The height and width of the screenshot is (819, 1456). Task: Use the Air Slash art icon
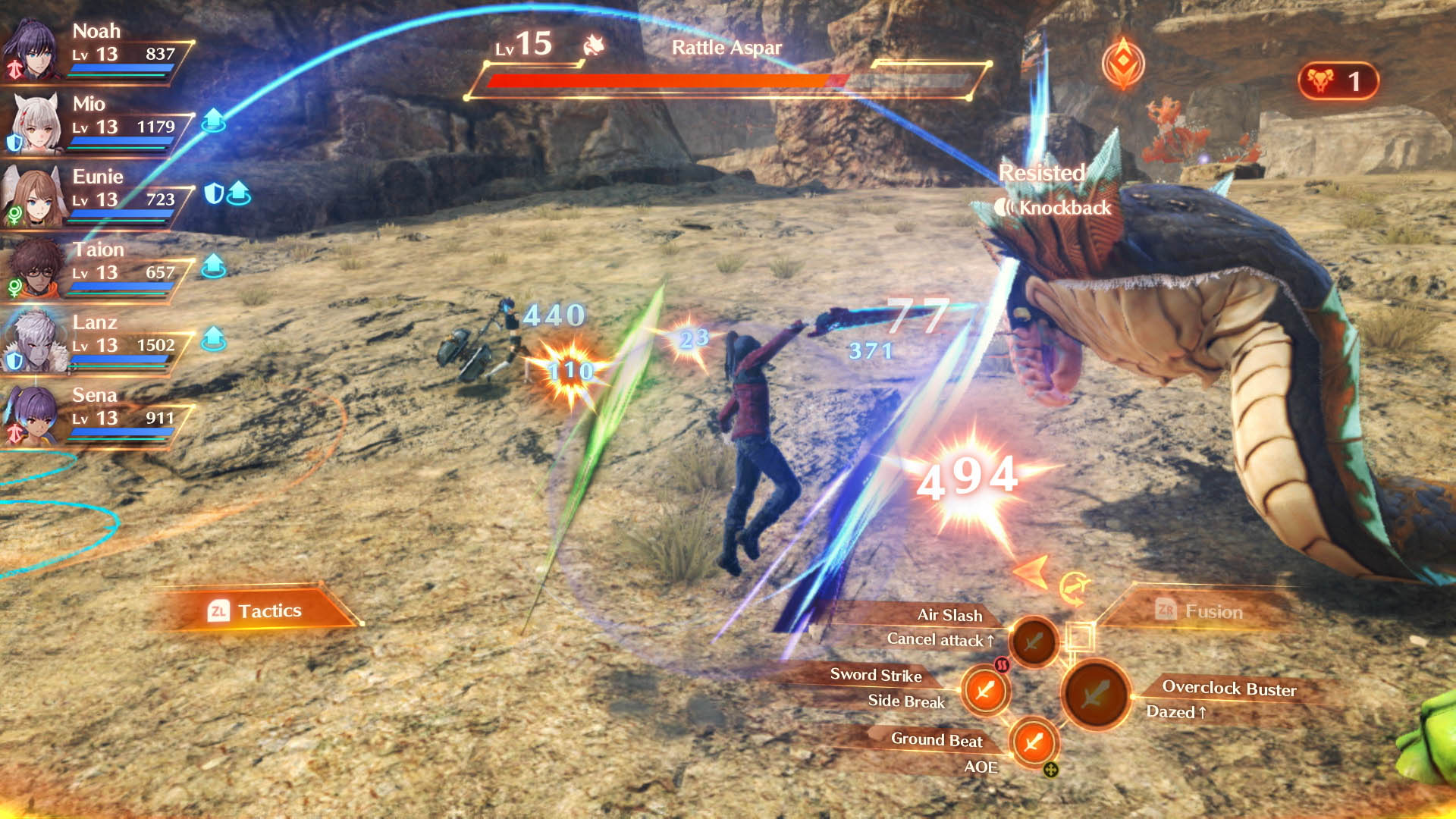click(1032, 642)
